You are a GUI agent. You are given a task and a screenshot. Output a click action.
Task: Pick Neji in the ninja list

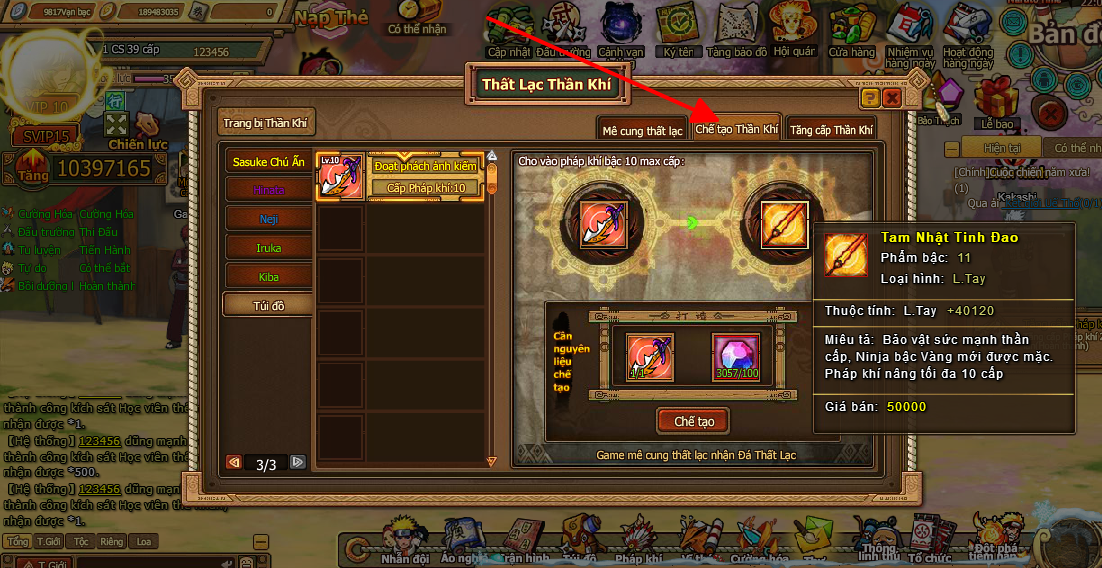pyautogui.click(x=268, y=218)
